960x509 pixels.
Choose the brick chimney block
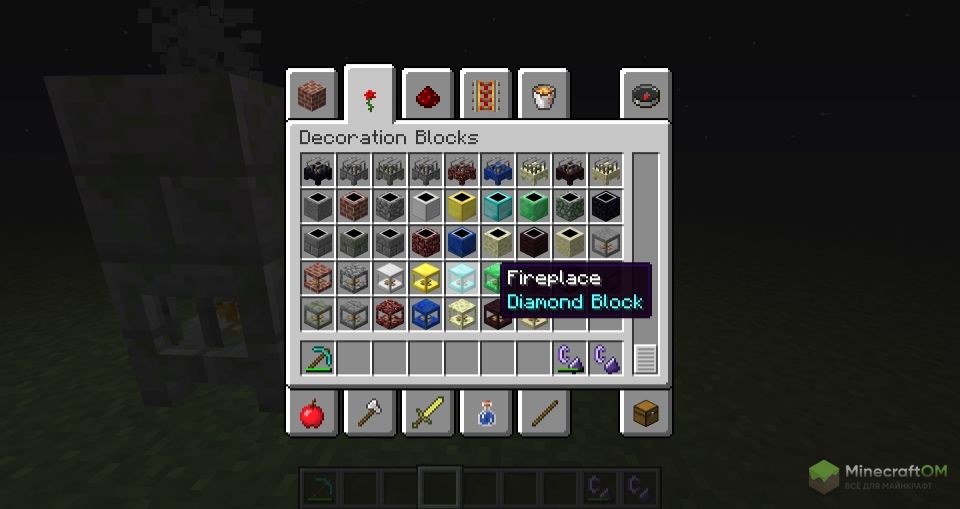tap(354, 207)
